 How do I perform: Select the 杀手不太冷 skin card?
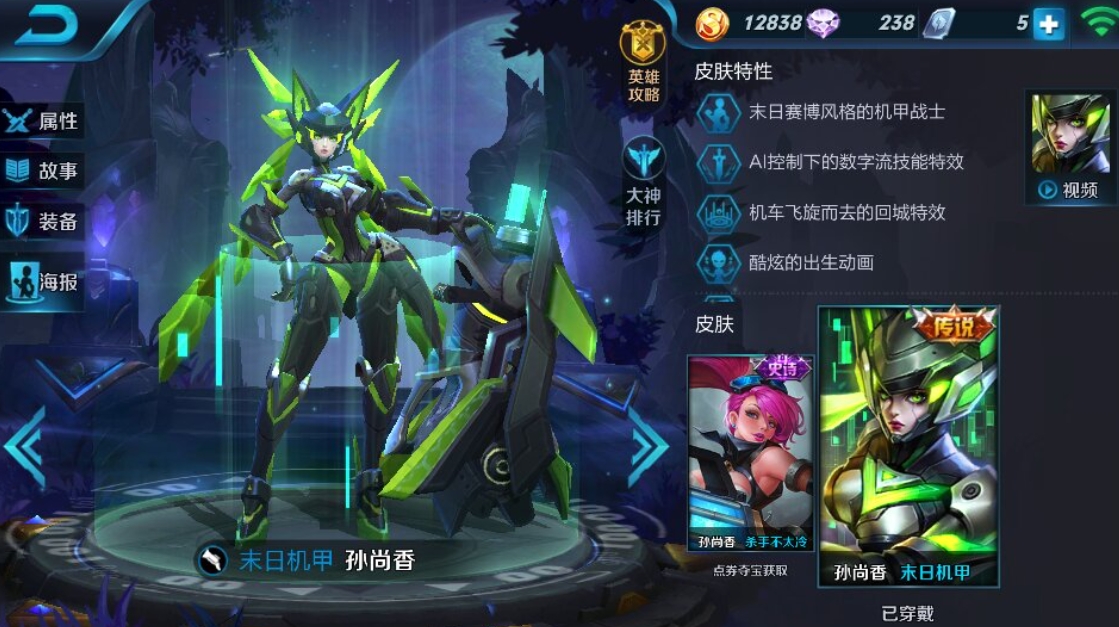click(750, 455)
